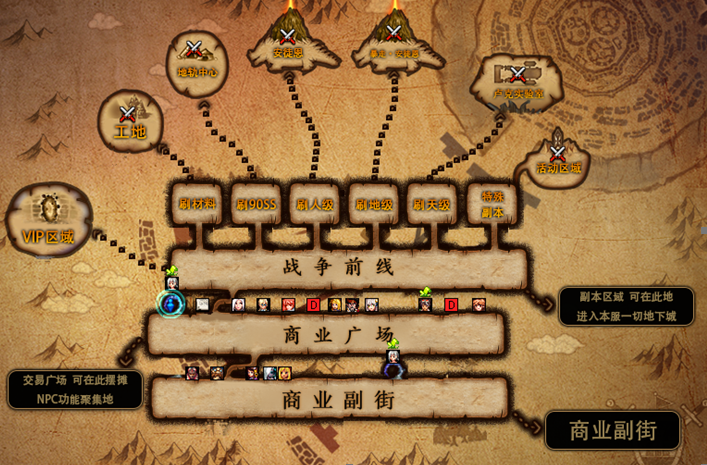Click the glowing blue portal icon

172,303
